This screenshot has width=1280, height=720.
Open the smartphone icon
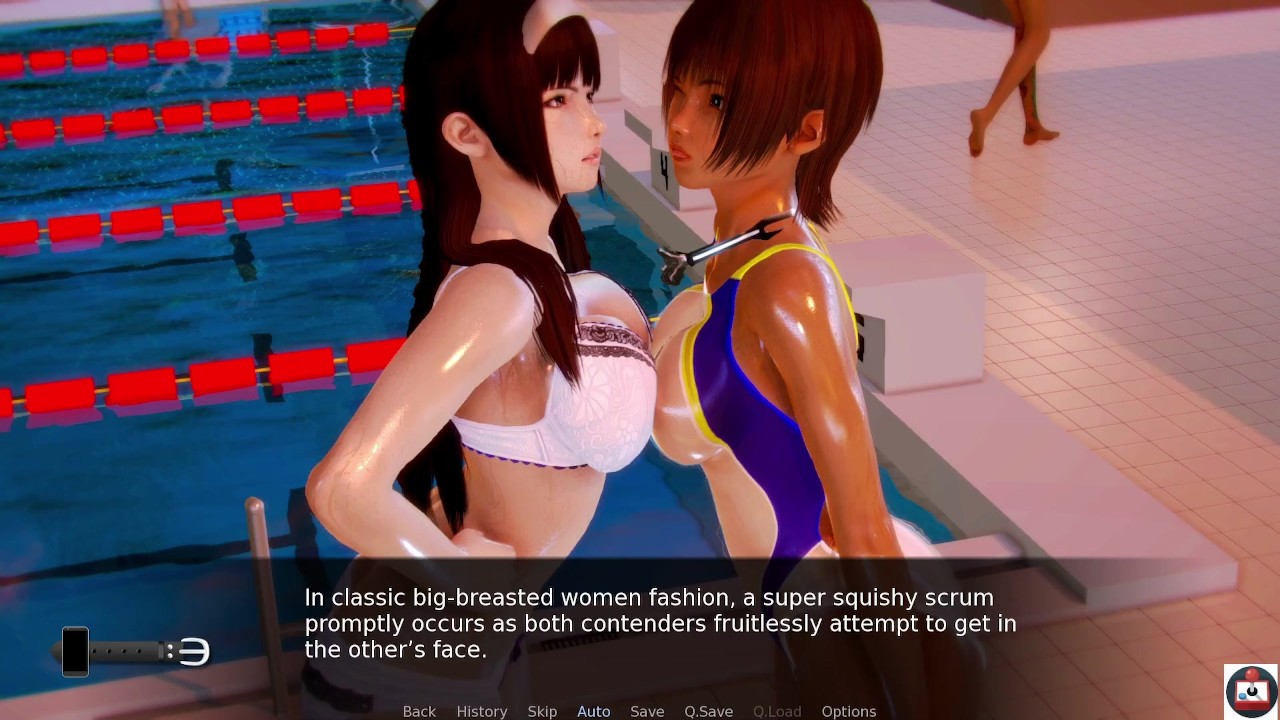tap(76, 651)
